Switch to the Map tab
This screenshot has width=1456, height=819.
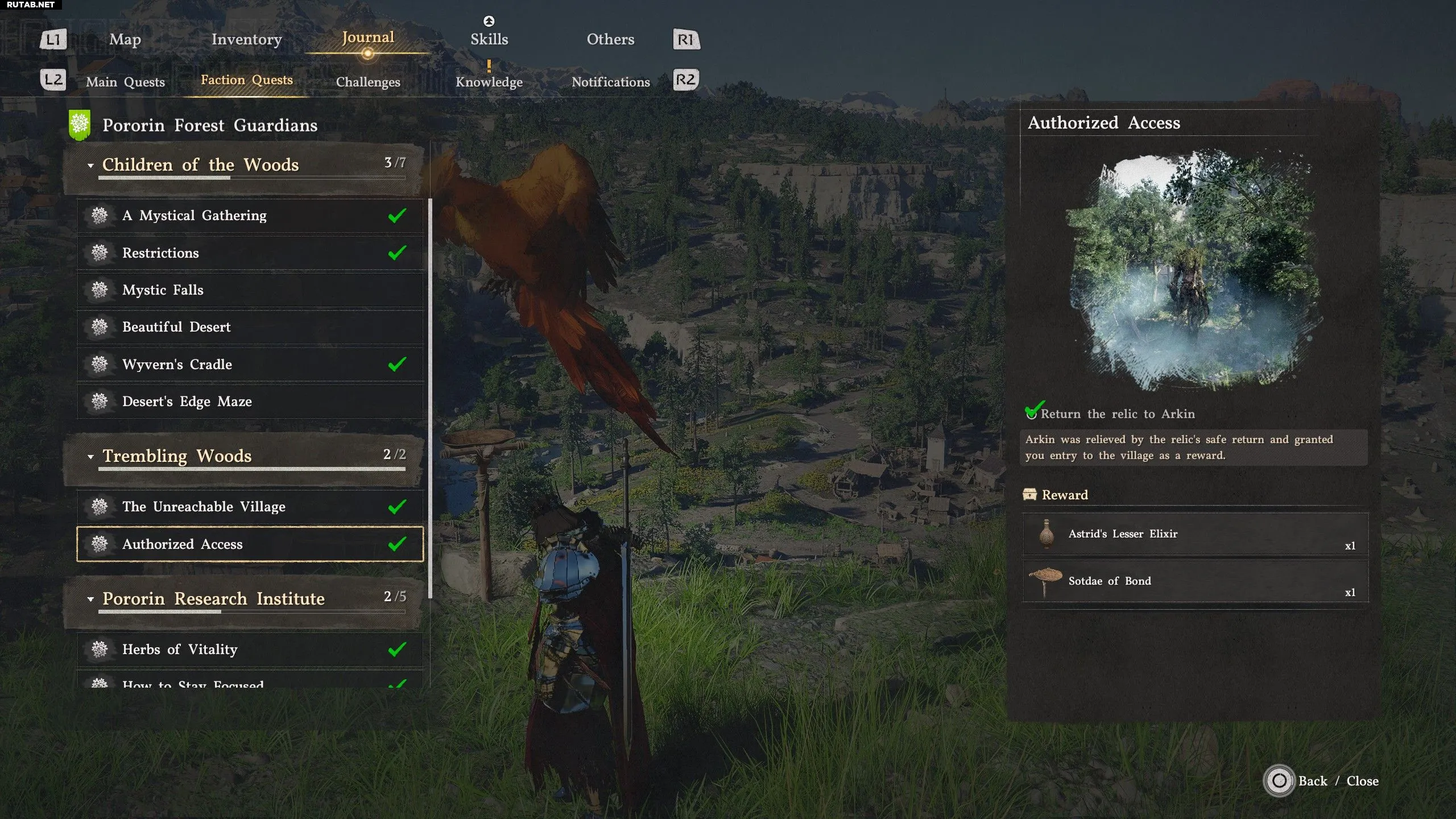[125, 39]
